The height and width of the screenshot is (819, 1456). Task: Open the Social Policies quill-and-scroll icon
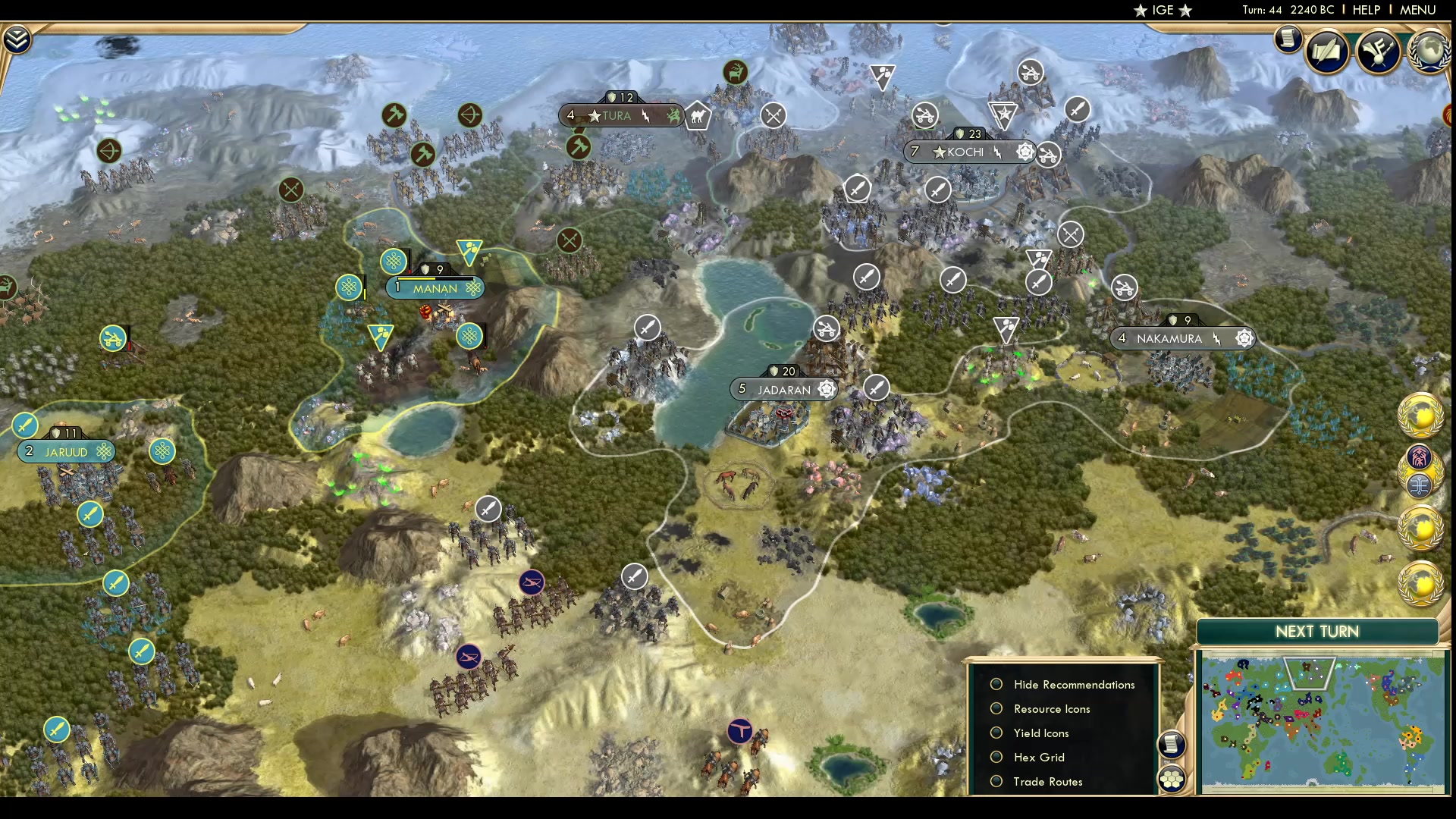click(1329, 52)
